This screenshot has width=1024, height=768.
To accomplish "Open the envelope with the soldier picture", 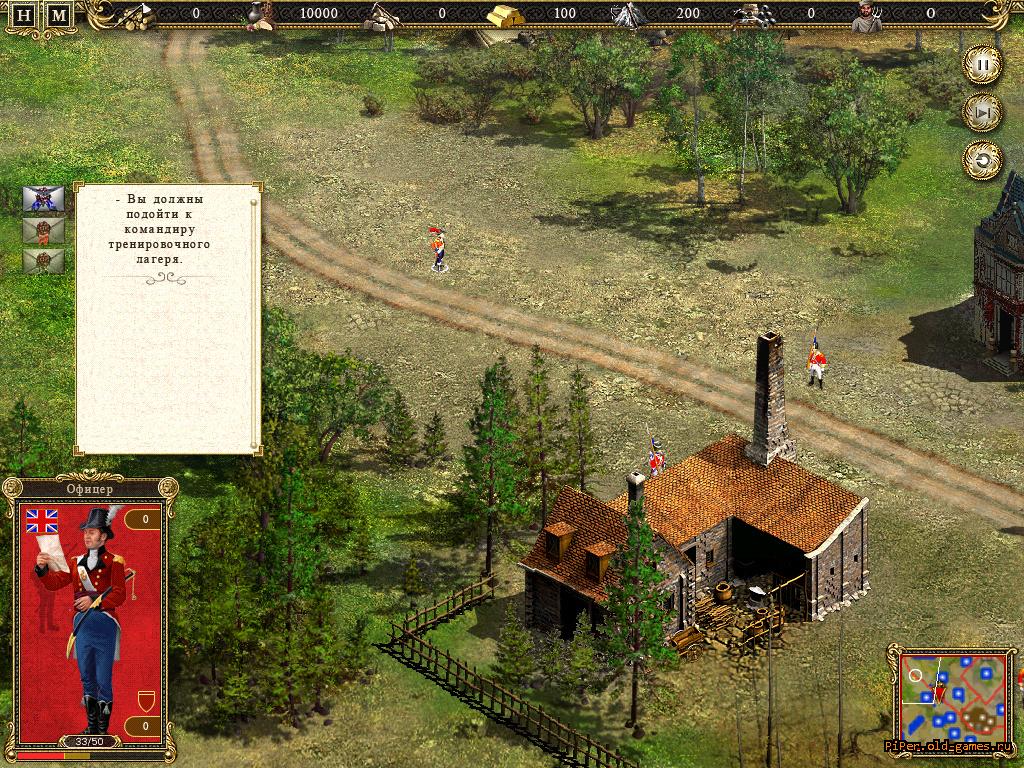I will click(43, 198).
